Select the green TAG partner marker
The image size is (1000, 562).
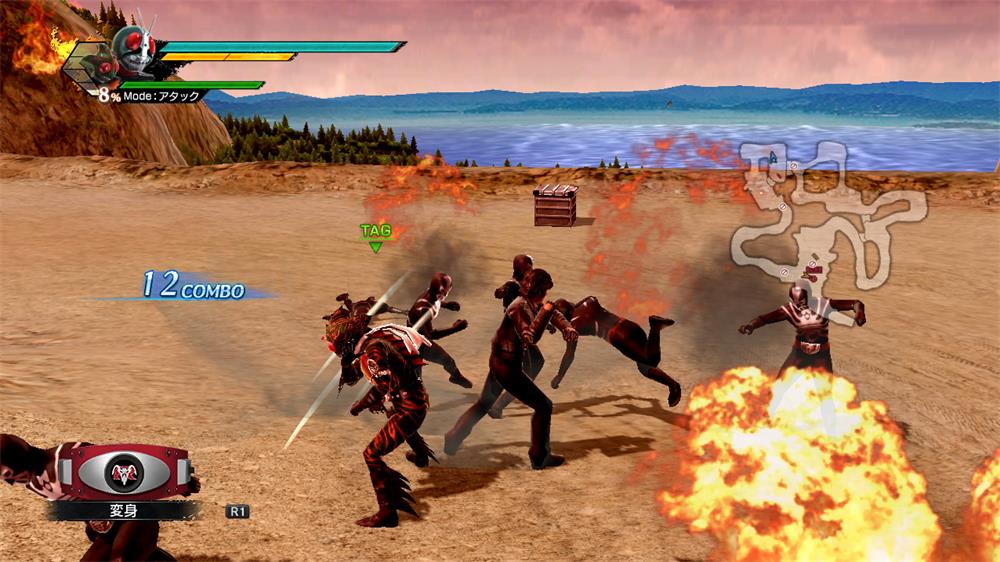[x=375, y=236]
